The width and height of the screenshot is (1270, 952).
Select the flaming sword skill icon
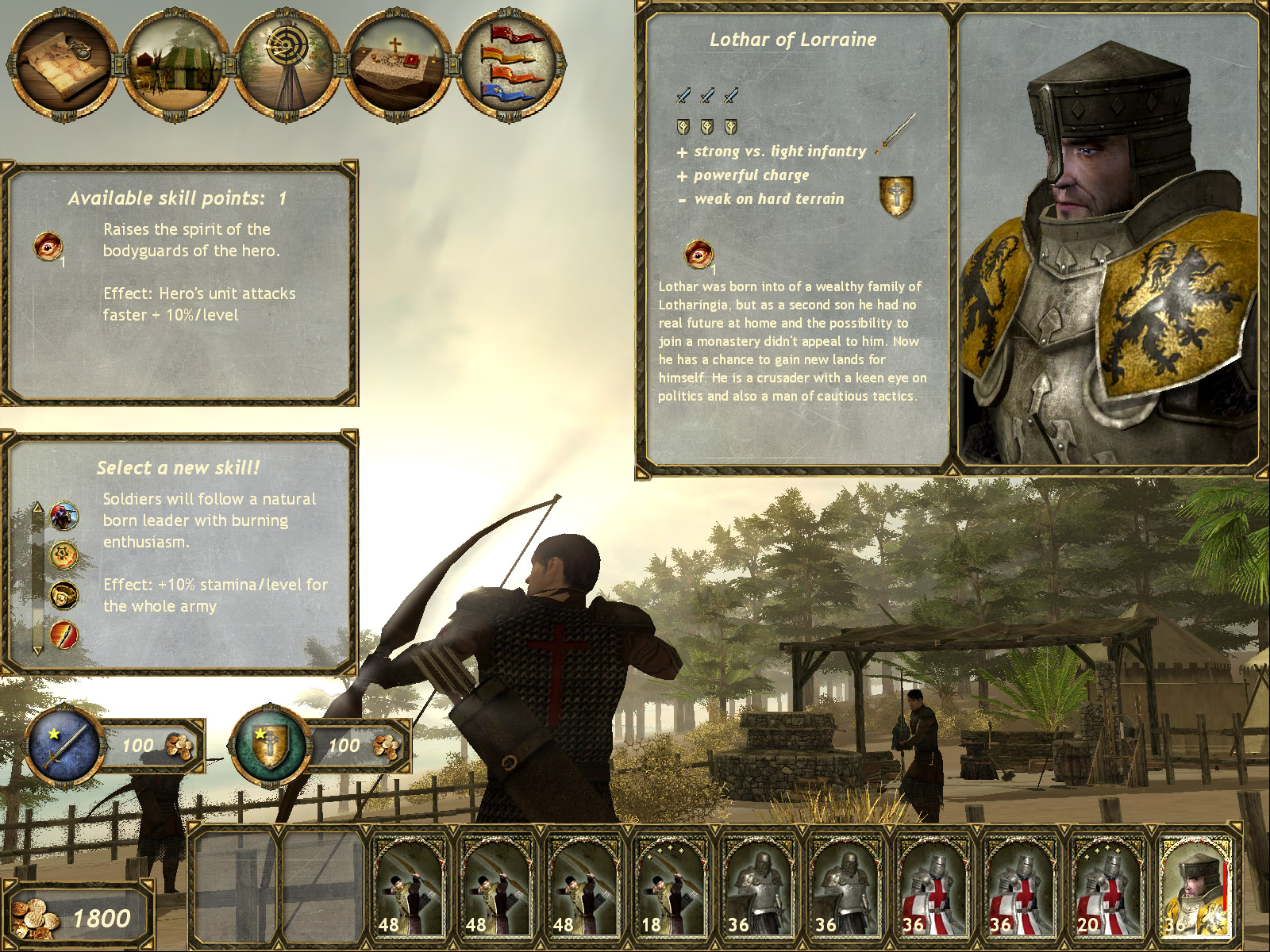(x=63, y=631)
